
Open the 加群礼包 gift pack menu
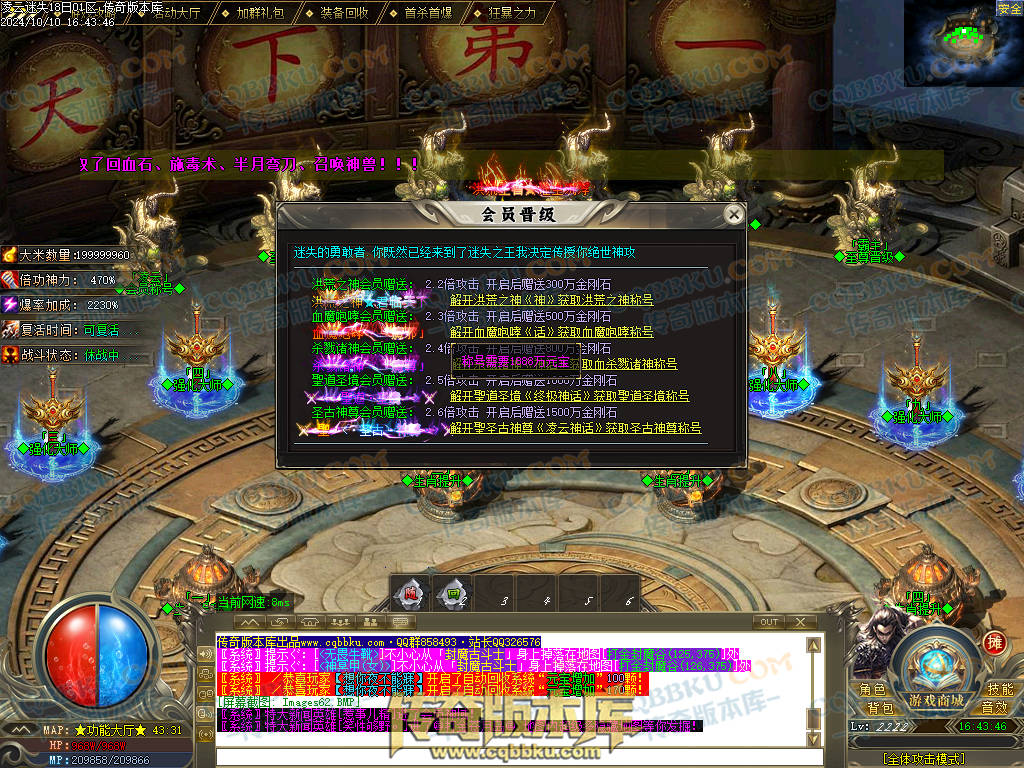(x=260, y=13)
